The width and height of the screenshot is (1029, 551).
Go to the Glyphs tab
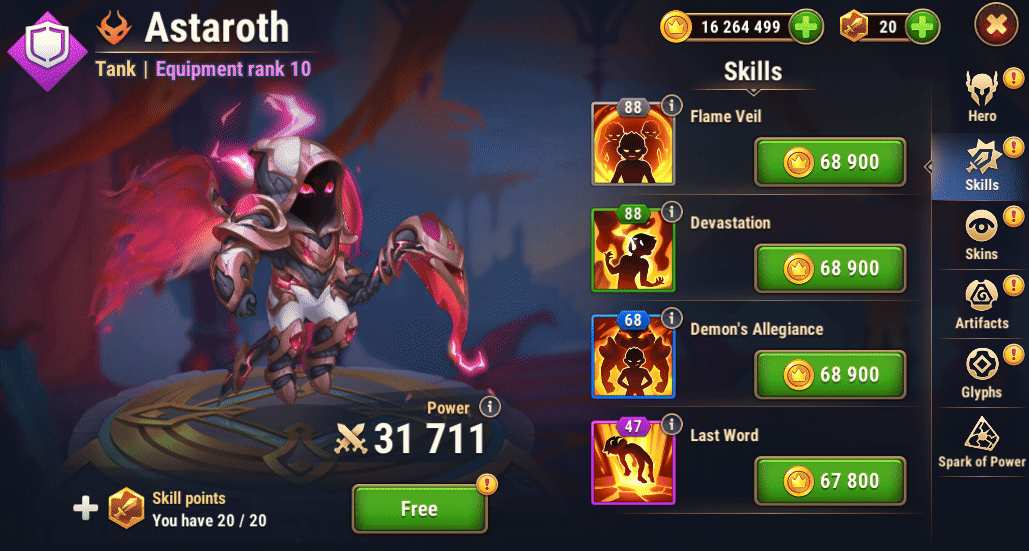tap(981, 372)
